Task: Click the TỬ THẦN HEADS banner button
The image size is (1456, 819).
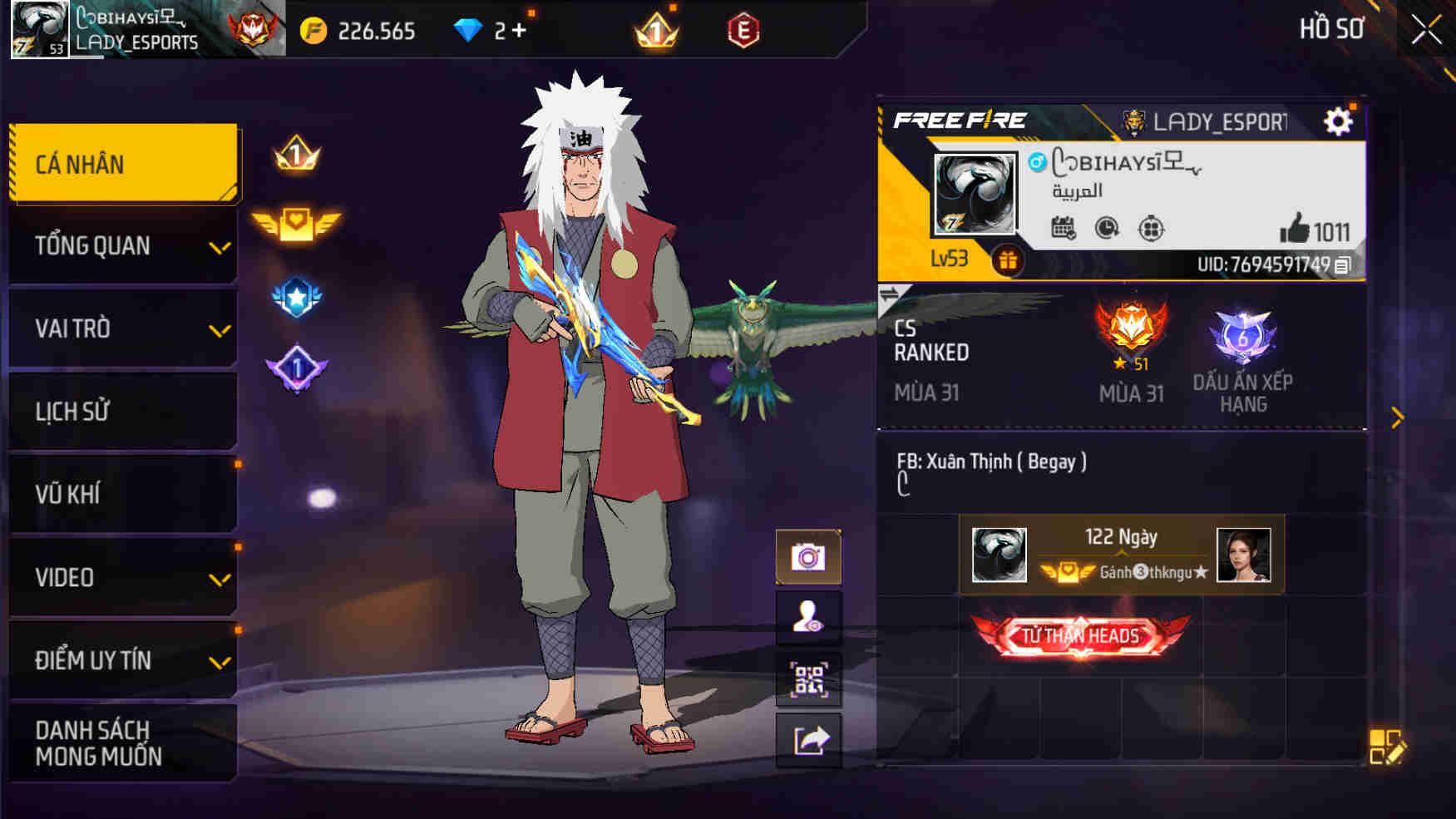Action: click(x=1078, y=634)
